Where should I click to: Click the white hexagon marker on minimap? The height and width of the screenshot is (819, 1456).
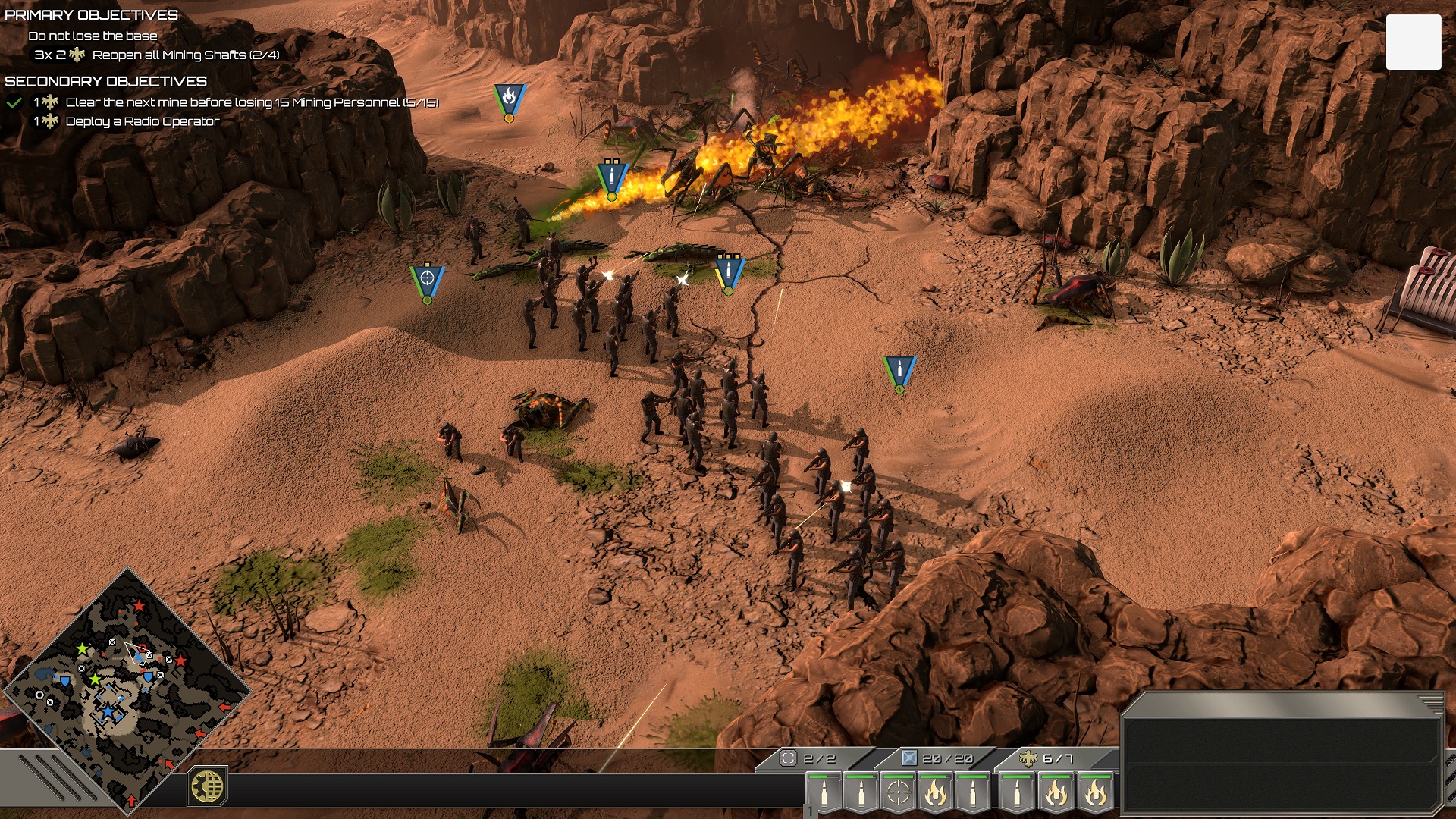[x=39, y=695]
